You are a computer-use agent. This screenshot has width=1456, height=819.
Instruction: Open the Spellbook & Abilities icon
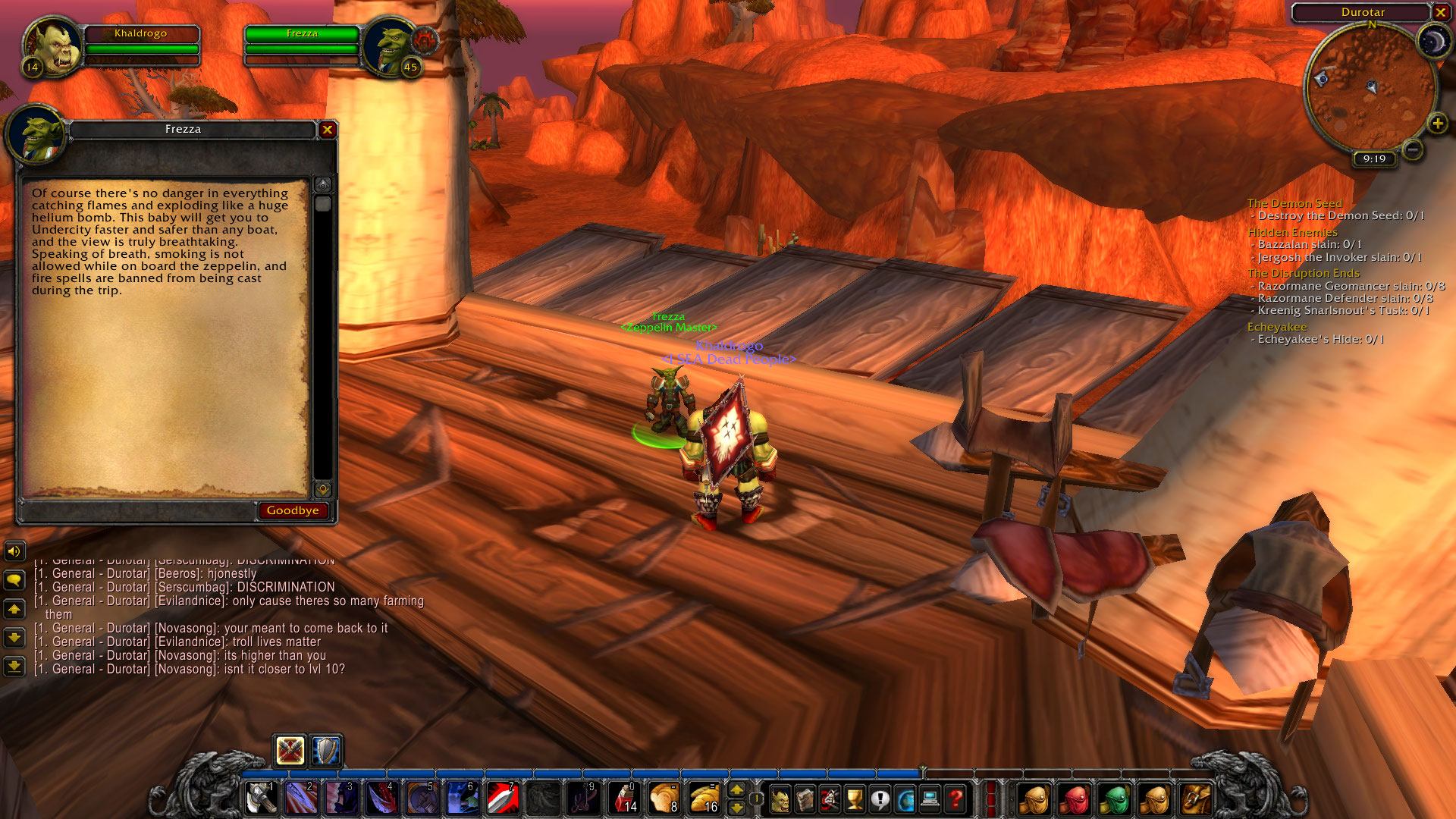pos(805,798)
